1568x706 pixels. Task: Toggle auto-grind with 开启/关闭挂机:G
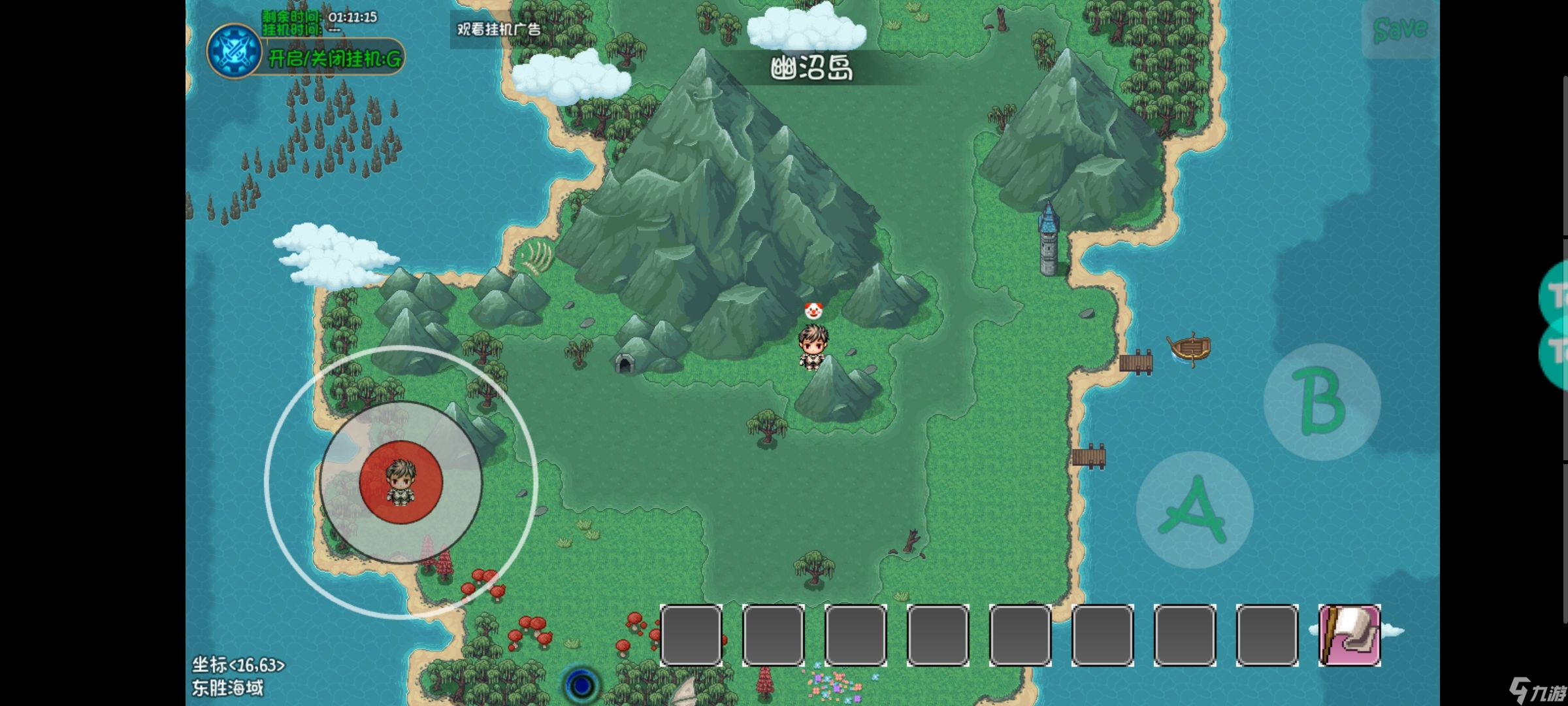pos(333,59)
